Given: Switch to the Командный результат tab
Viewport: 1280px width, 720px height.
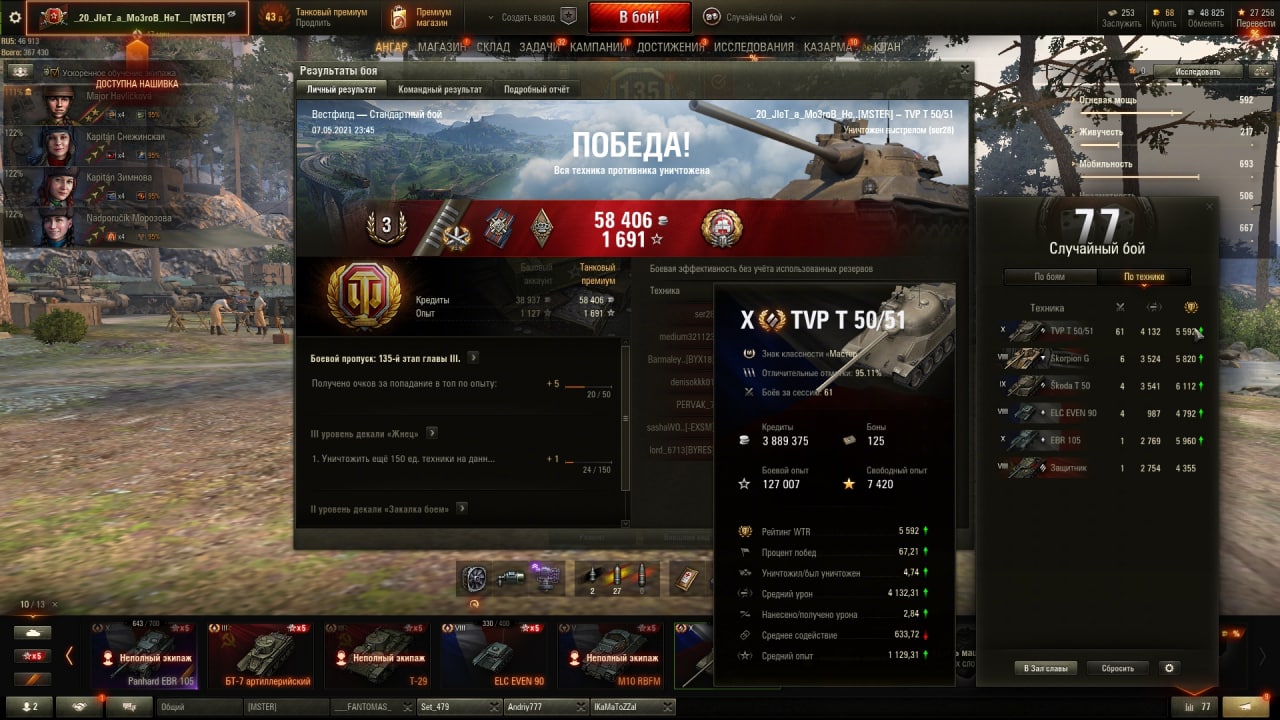Looking at the screenshot, I should (x=440, y=89).
